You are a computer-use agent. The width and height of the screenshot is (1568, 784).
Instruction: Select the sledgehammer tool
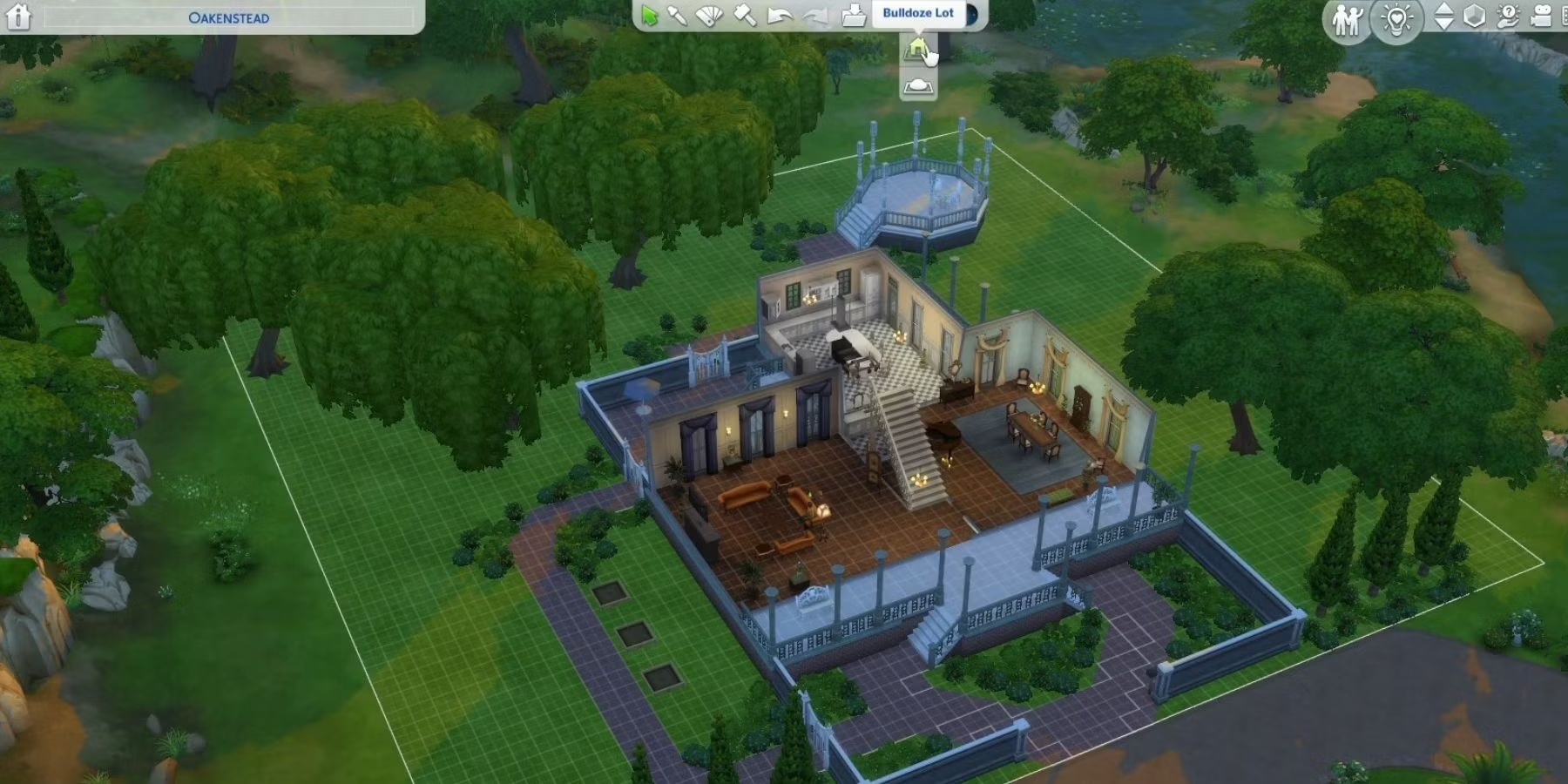coord(745,15)
